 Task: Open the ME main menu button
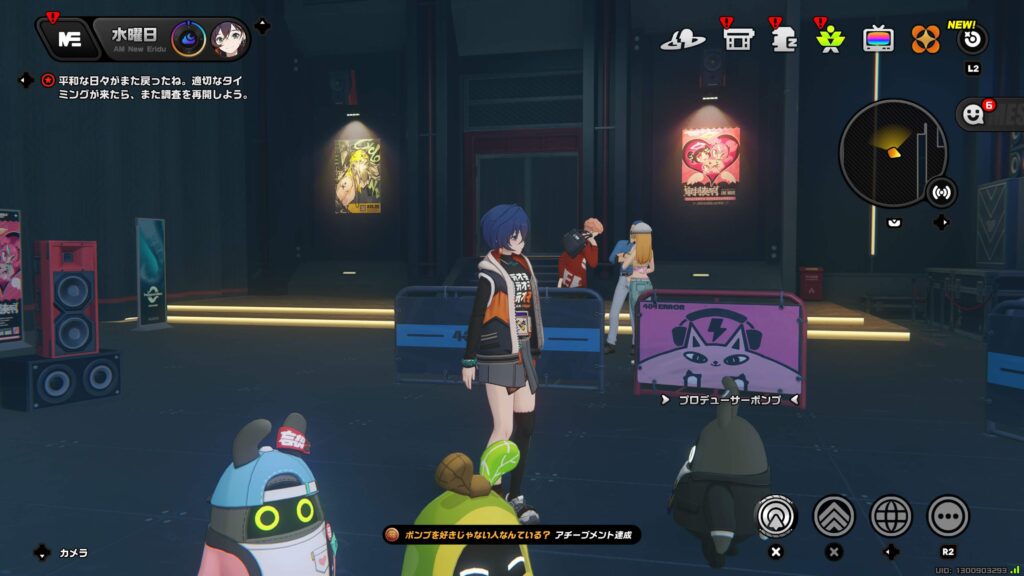pos(70,39)
